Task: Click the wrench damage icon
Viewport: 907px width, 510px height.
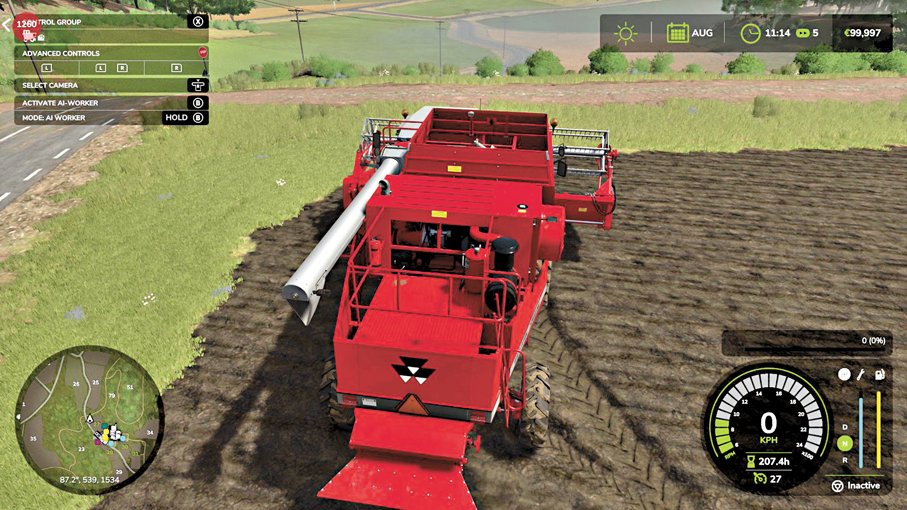Action: tap(860, 374)
